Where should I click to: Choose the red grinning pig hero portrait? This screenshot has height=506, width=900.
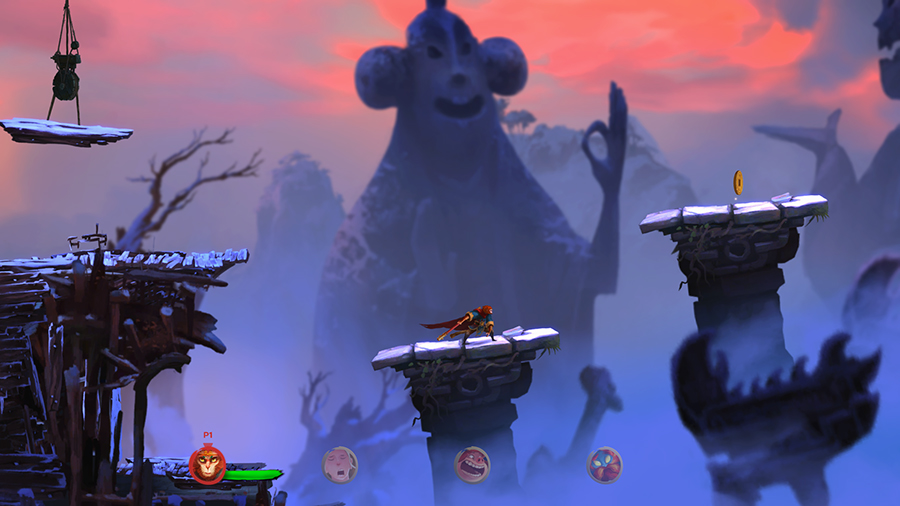(472, 465)
